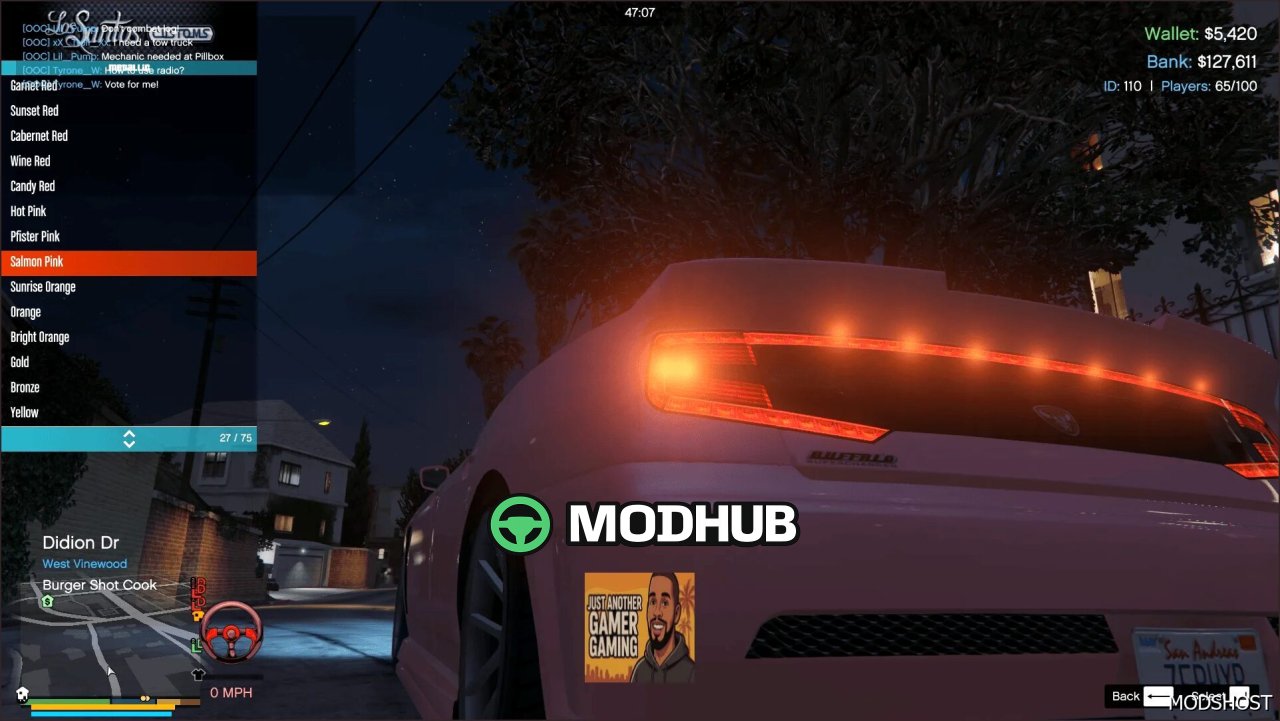This screenshot has width=1280, height=721.
Task: Select Hot Pink from the color menu
Action: click(60, 211)
